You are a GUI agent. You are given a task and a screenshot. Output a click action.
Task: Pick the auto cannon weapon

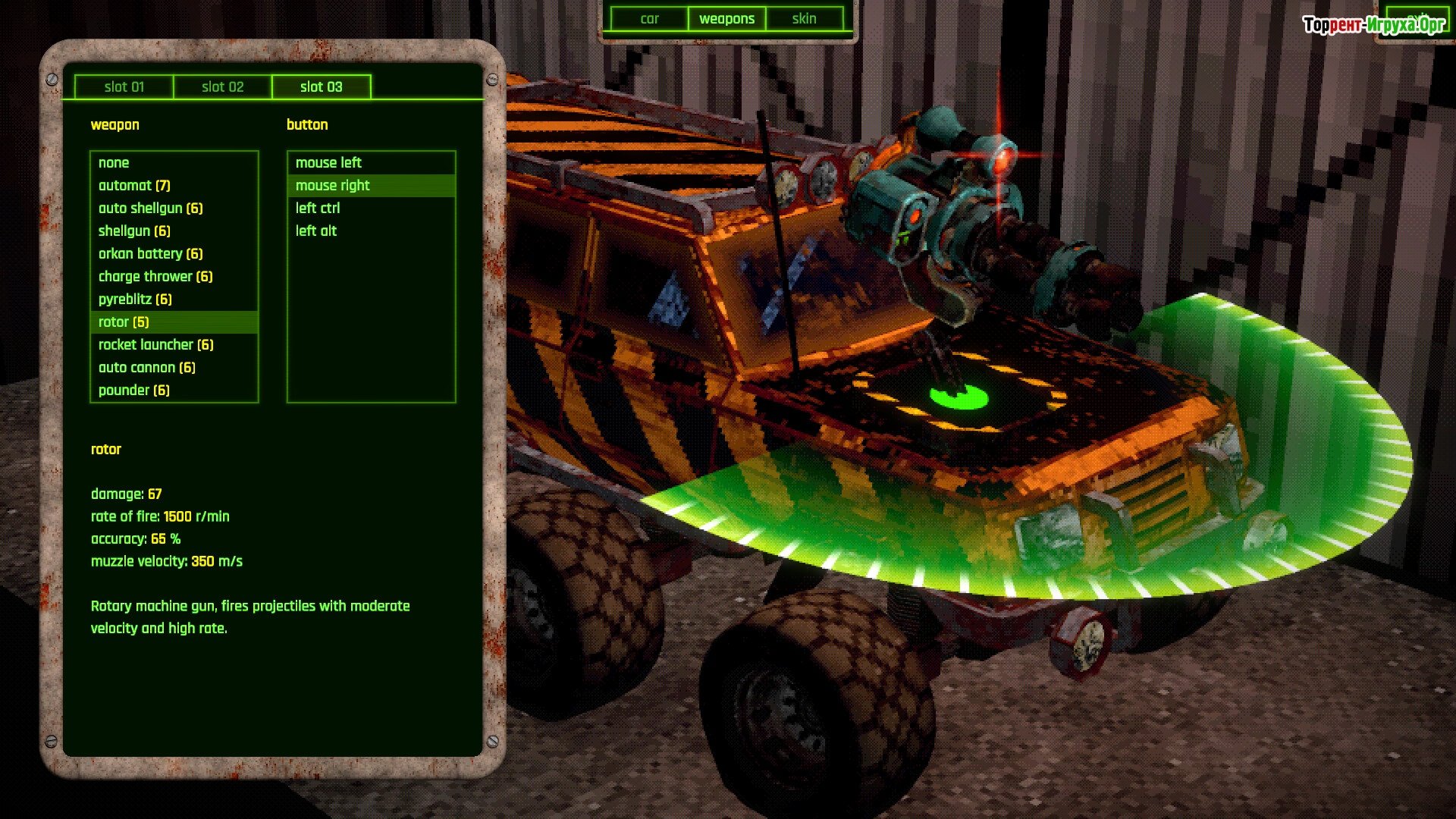point(146,368)
